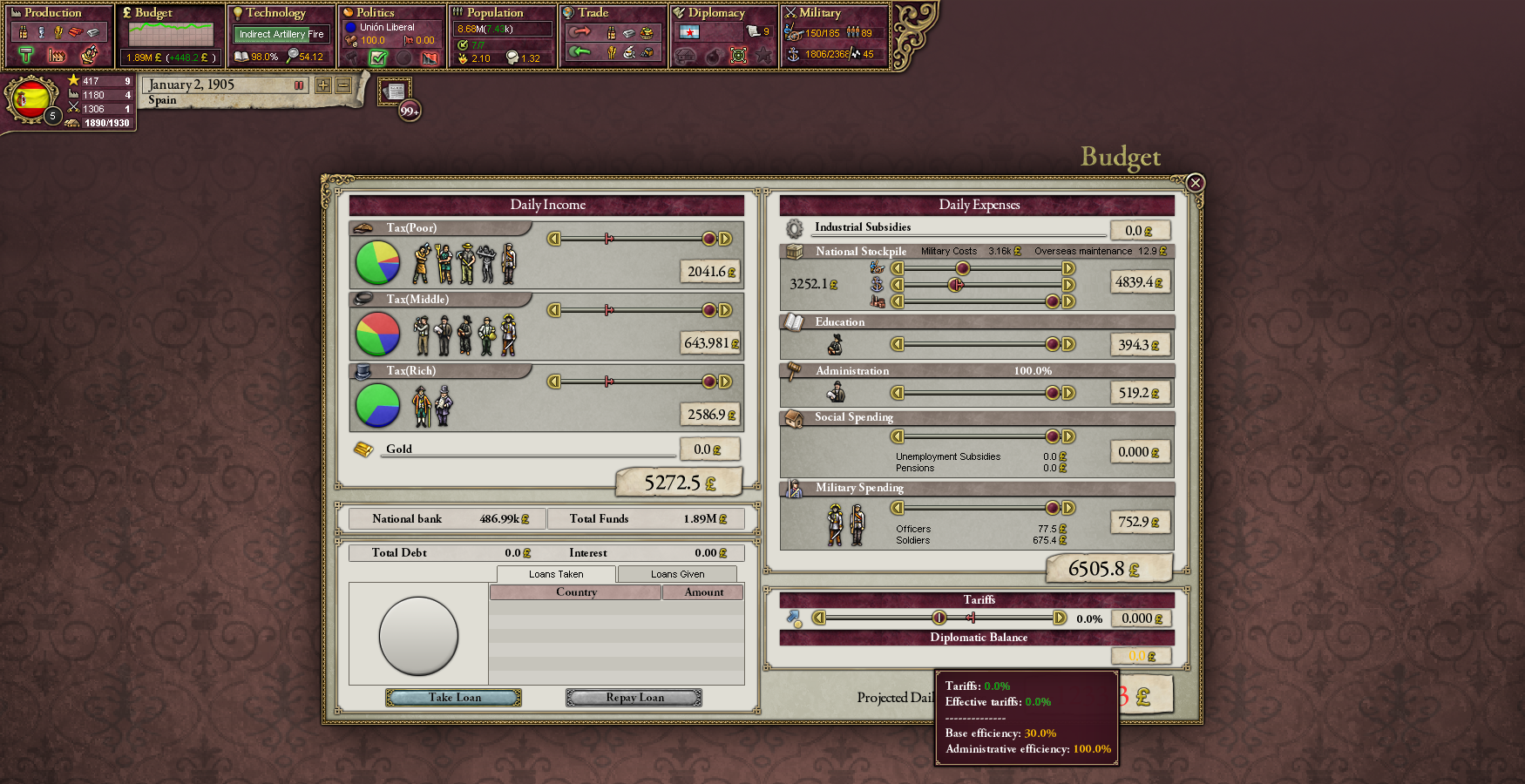Close the Budget window
The image size is (1525, 784).
[1195, 183]
